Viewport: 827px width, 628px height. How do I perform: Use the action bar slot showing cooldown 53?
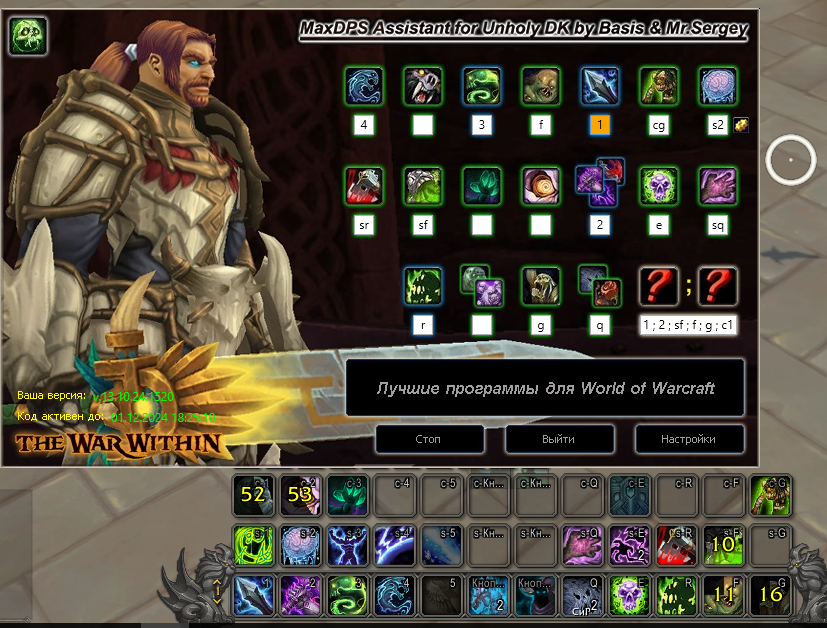pos(299,493)
